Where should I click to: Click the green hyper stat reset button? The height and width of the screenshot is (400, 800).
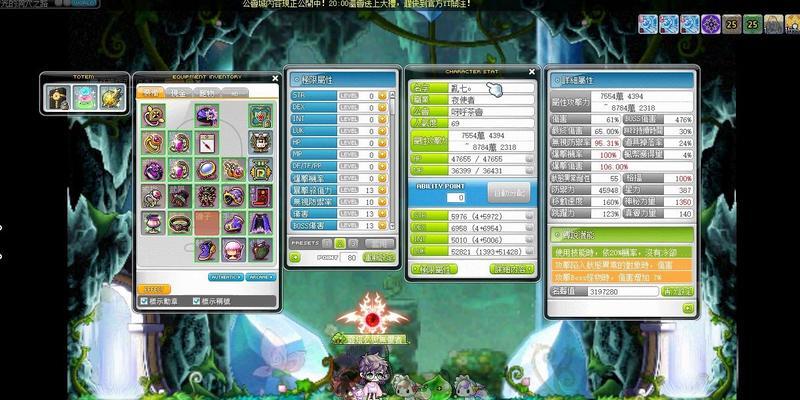pyautogui.click(x=381, y=258)
